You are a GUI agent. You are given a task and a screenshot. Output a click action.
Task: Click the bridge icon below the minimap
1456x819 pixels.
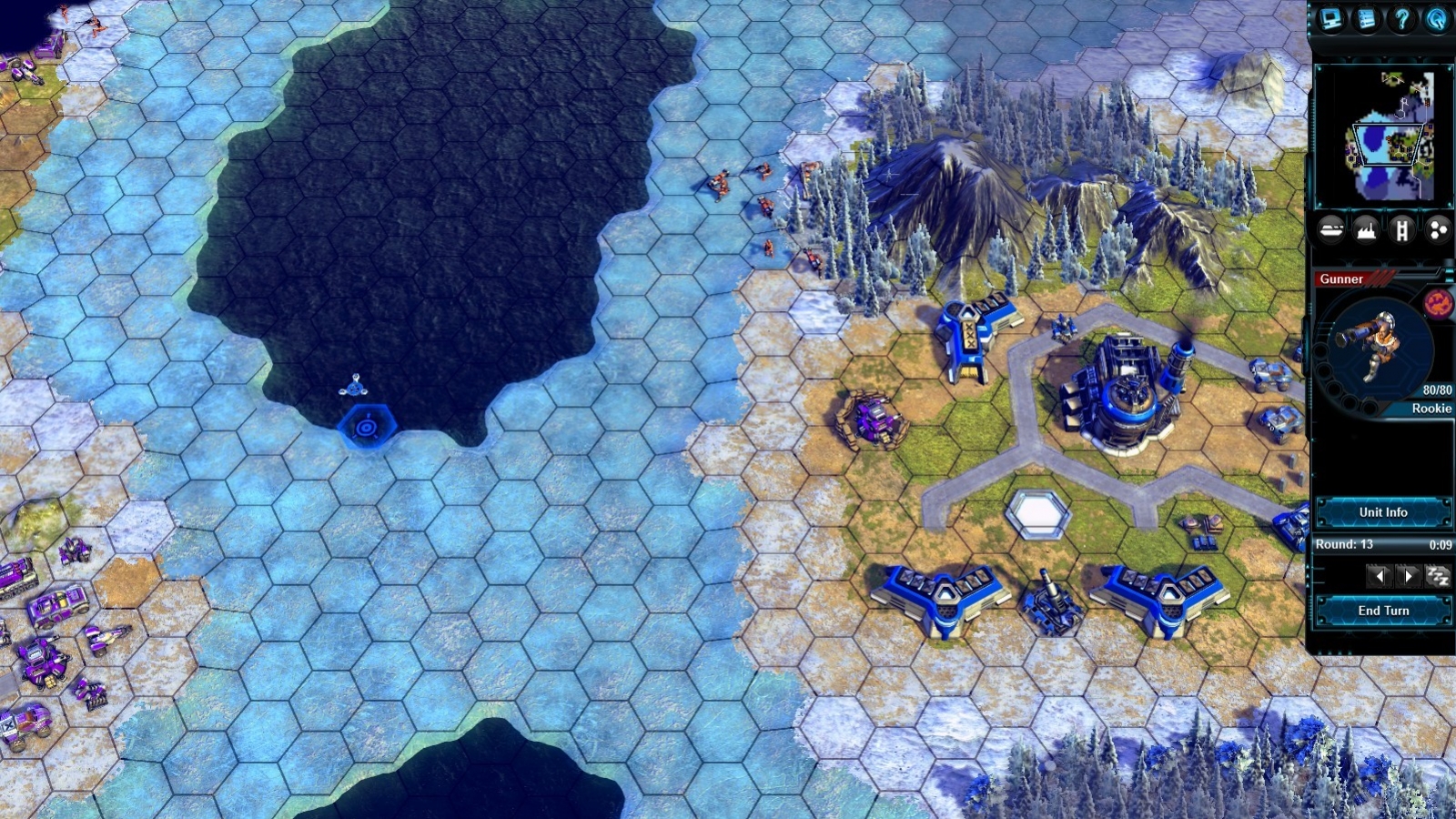pos(1402,229)
